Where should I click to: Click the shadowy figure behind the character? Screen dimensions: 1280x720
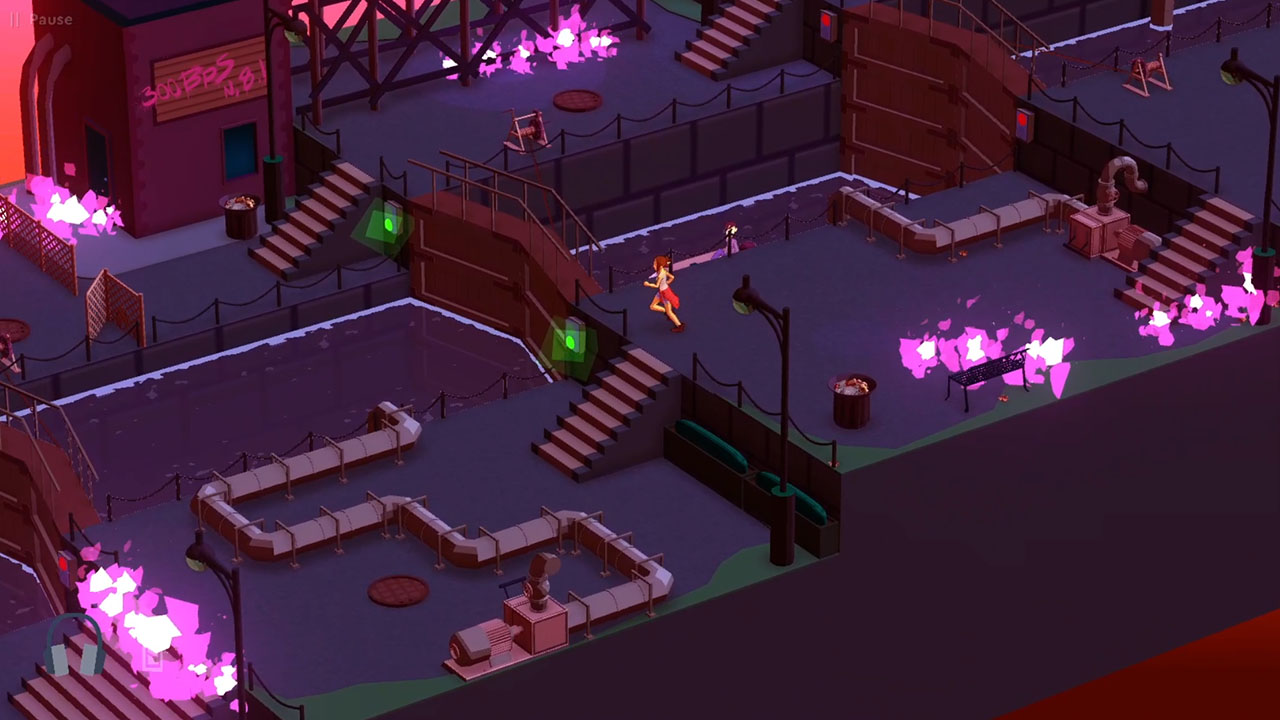click(731, 237)
